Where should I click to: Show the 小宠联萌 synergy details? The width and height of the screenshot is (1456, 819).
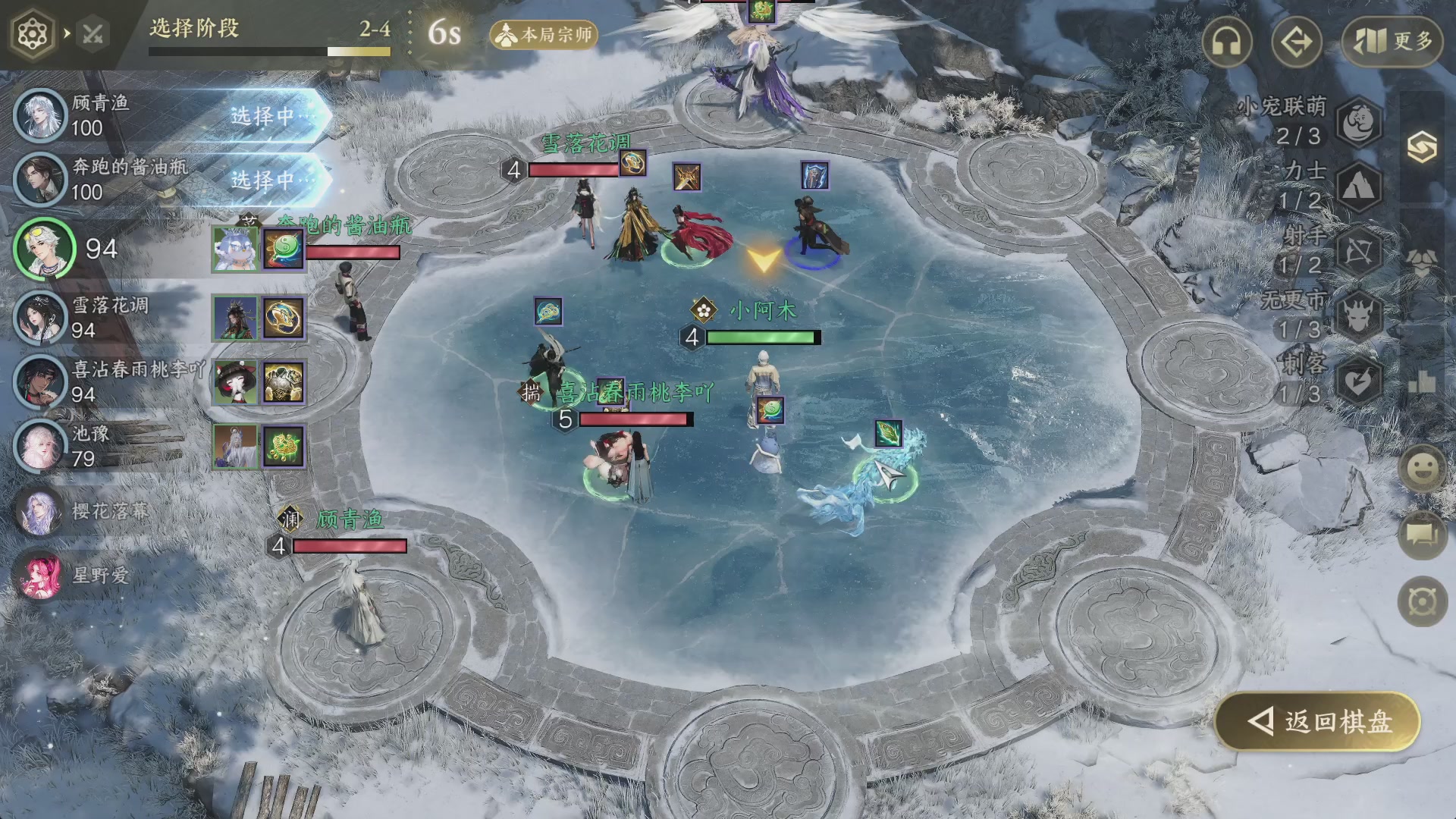1358,121
